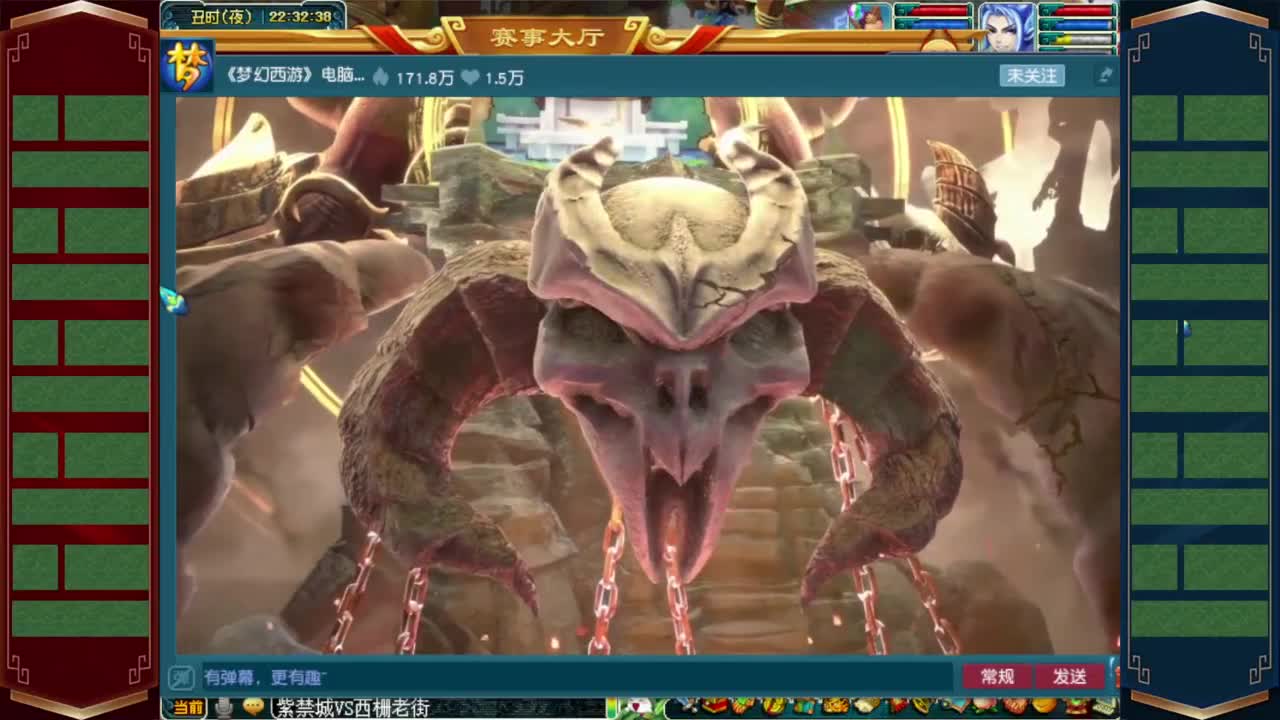Click the floating gem icon on the left edge
The width and height of the screenshot is (1280, 720).
[x=175, y=302]
